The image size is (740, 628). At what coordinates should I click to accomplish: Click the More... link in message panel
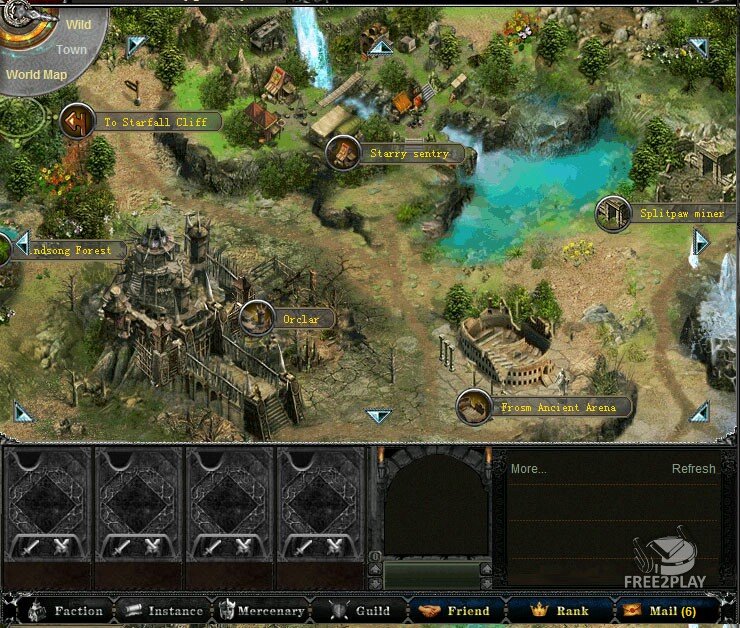pos(528,468)
